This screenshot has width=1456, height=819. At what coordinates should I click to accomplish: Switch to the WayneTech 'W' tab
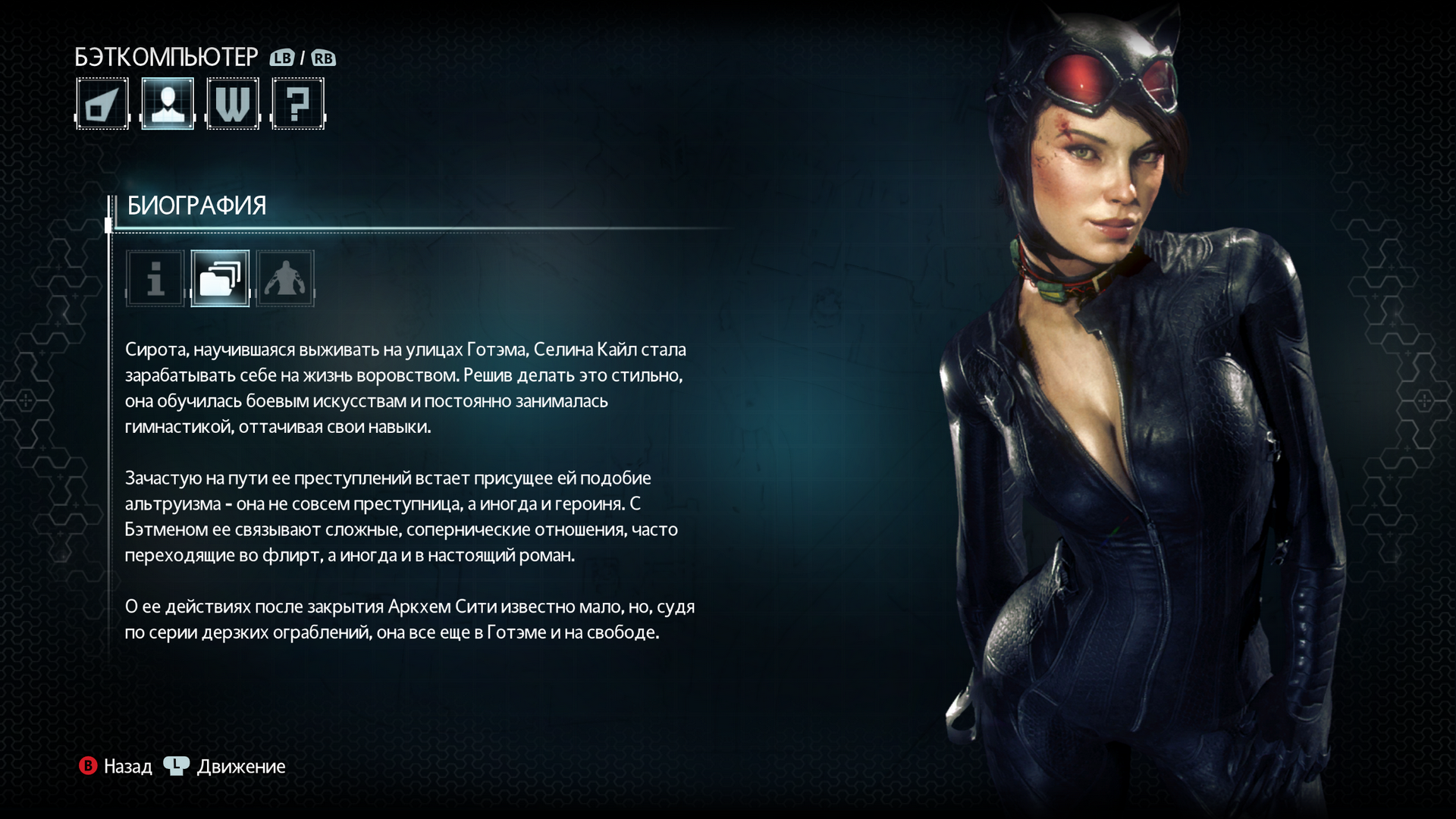233,104
